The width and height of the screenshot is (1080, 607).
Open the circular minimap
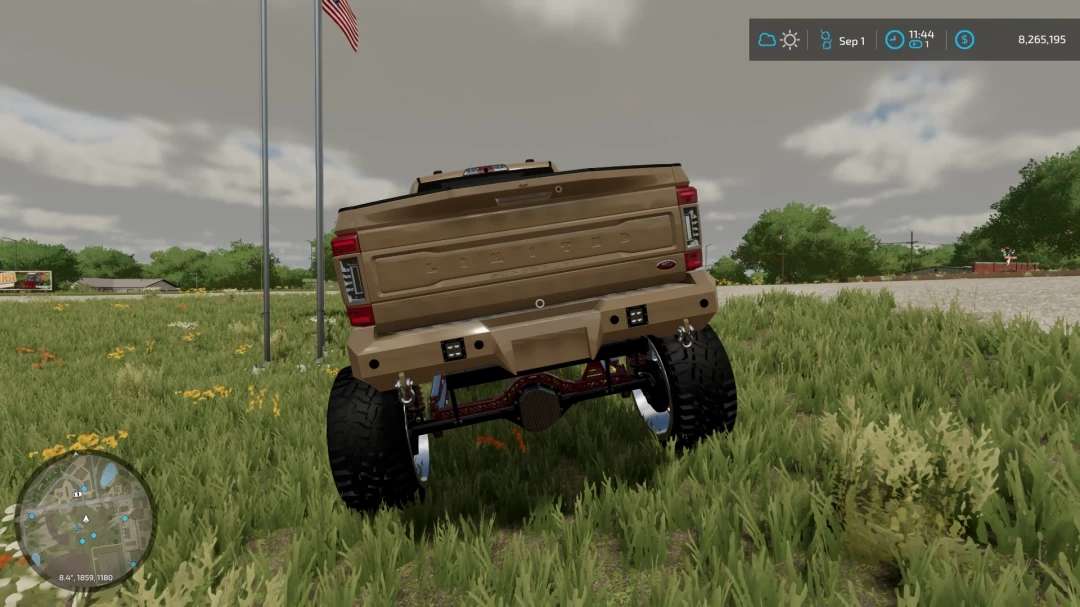pyautogui.click(x=85, y=519)
